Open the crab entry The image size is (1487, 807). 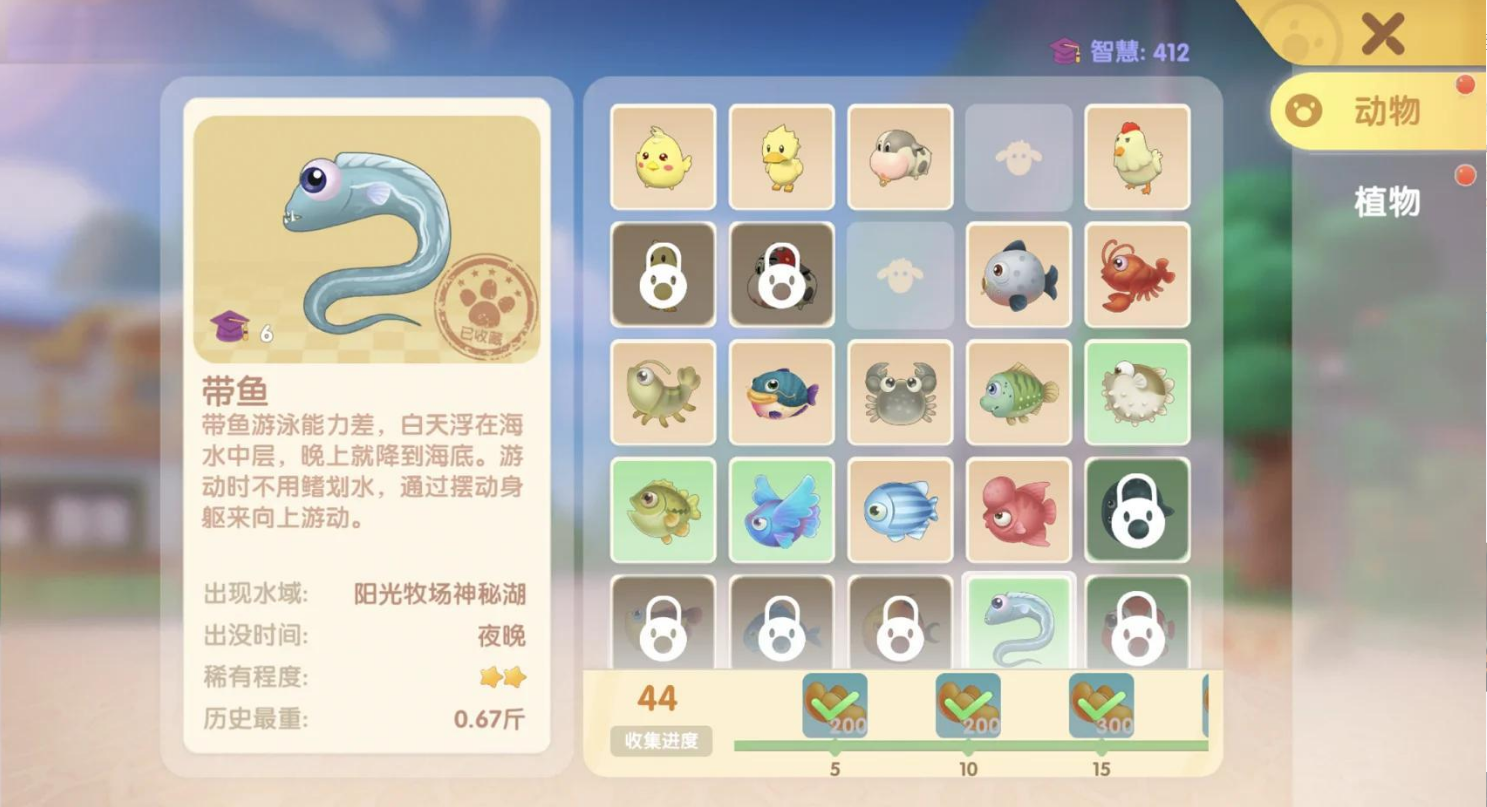point(899,391)
